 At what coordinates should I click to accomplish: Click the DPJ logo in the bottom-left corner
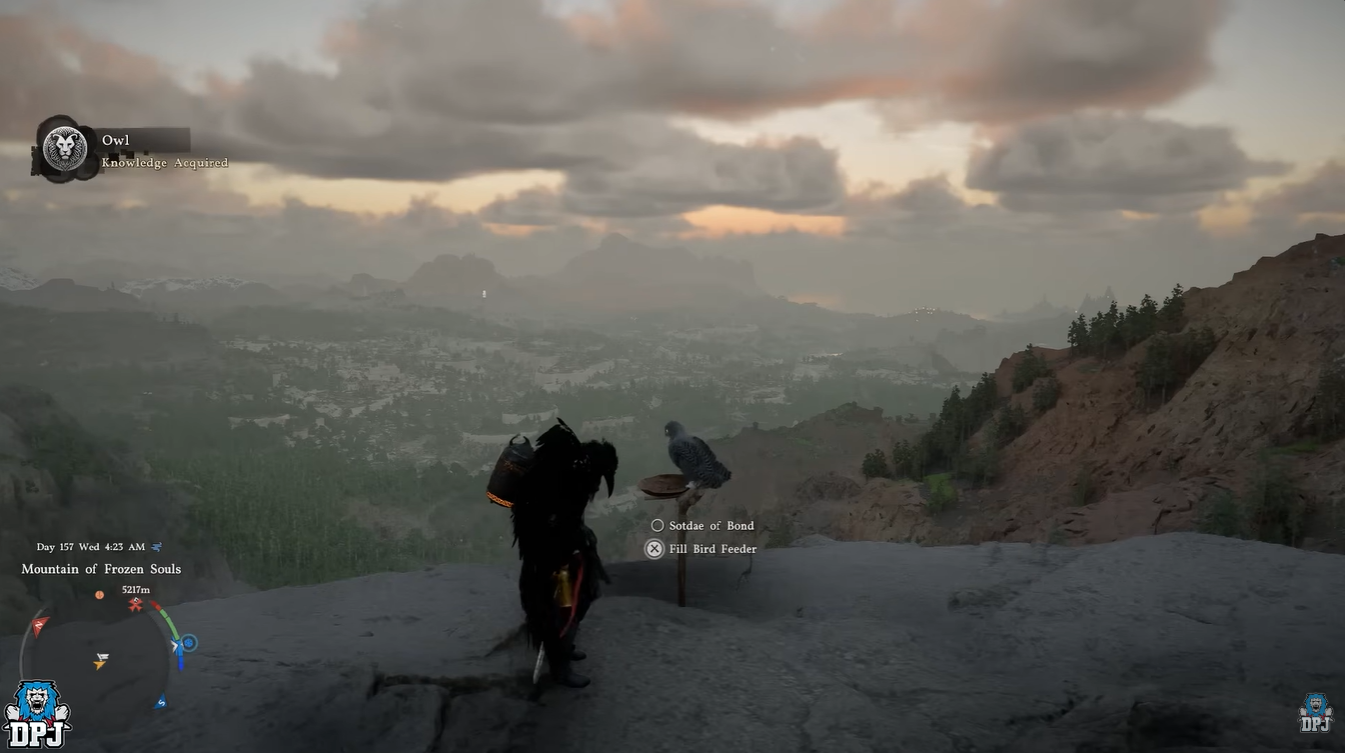(x=38, y=712)
